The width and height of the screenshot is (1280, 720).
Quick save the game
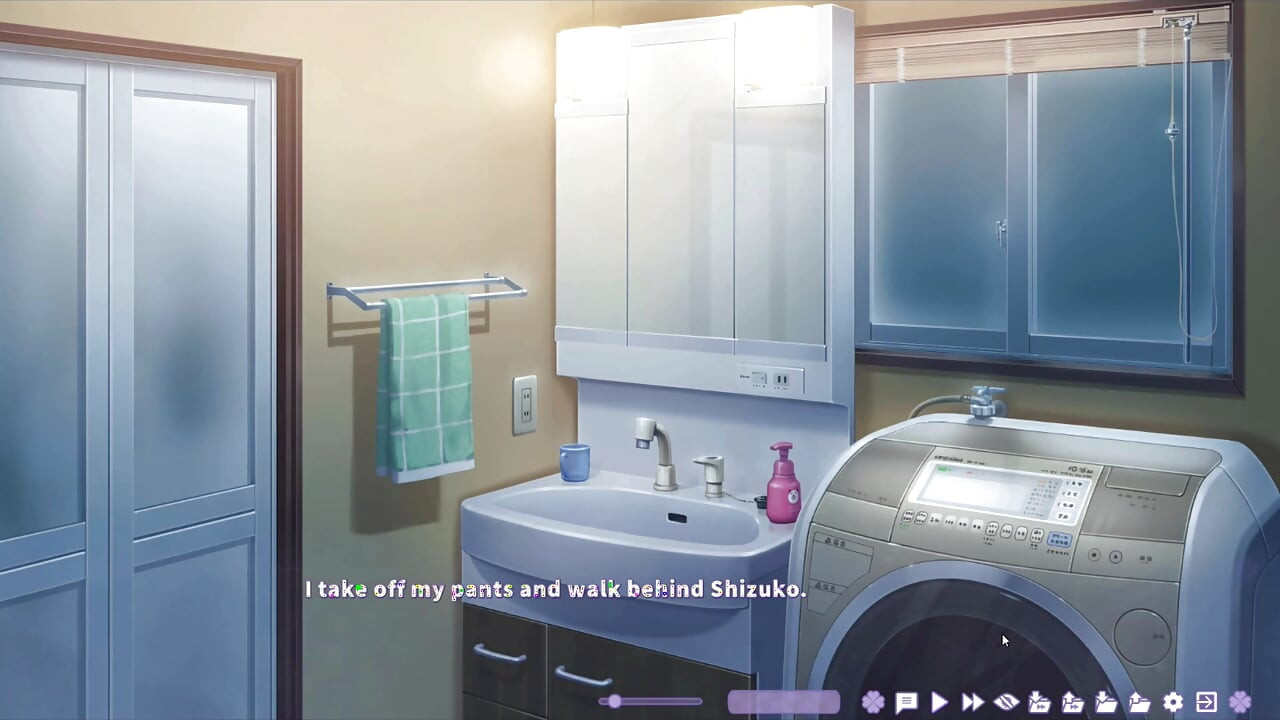(x=1038, y=702)
